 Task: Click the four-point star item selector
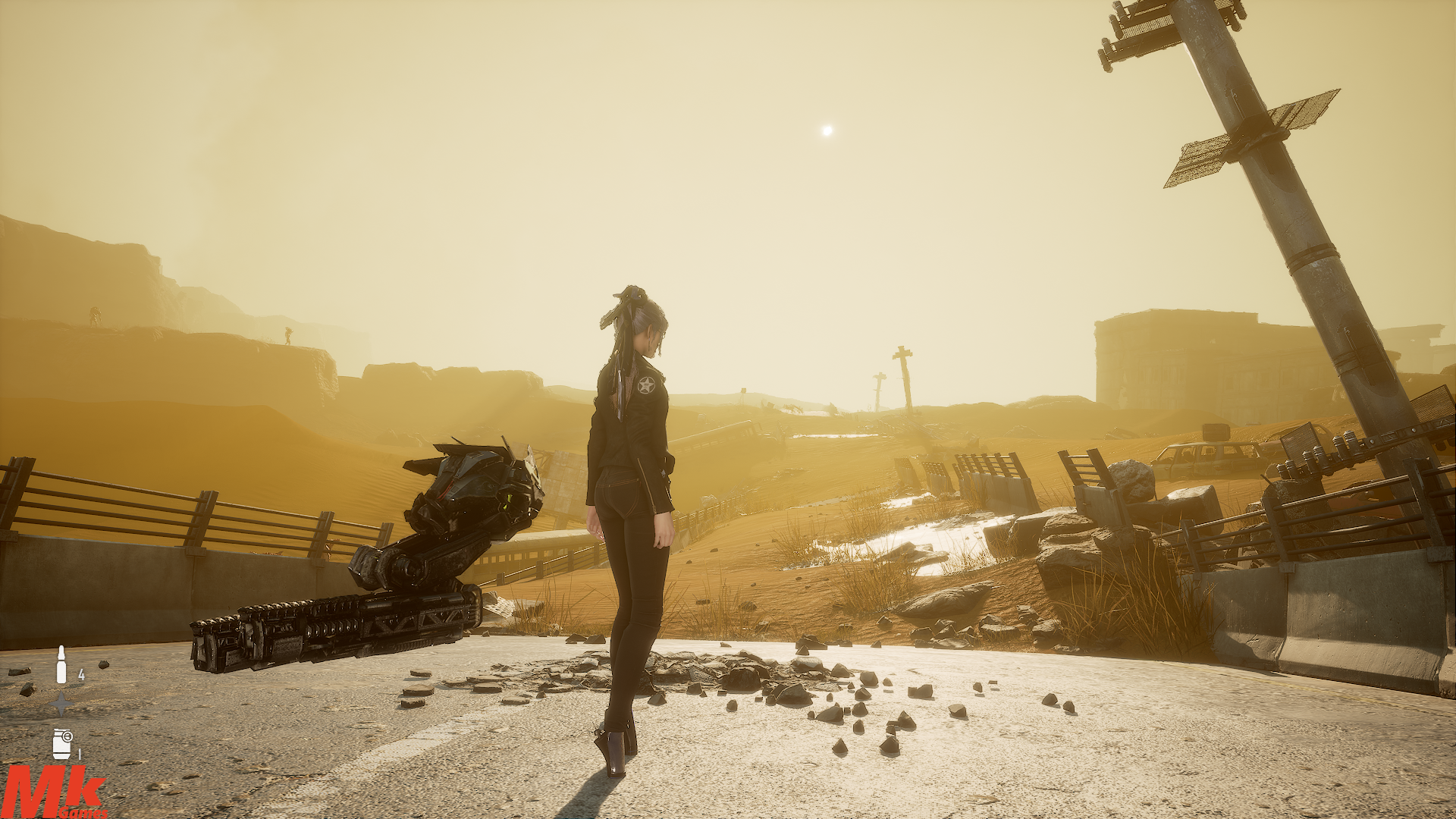click(61, 704)
